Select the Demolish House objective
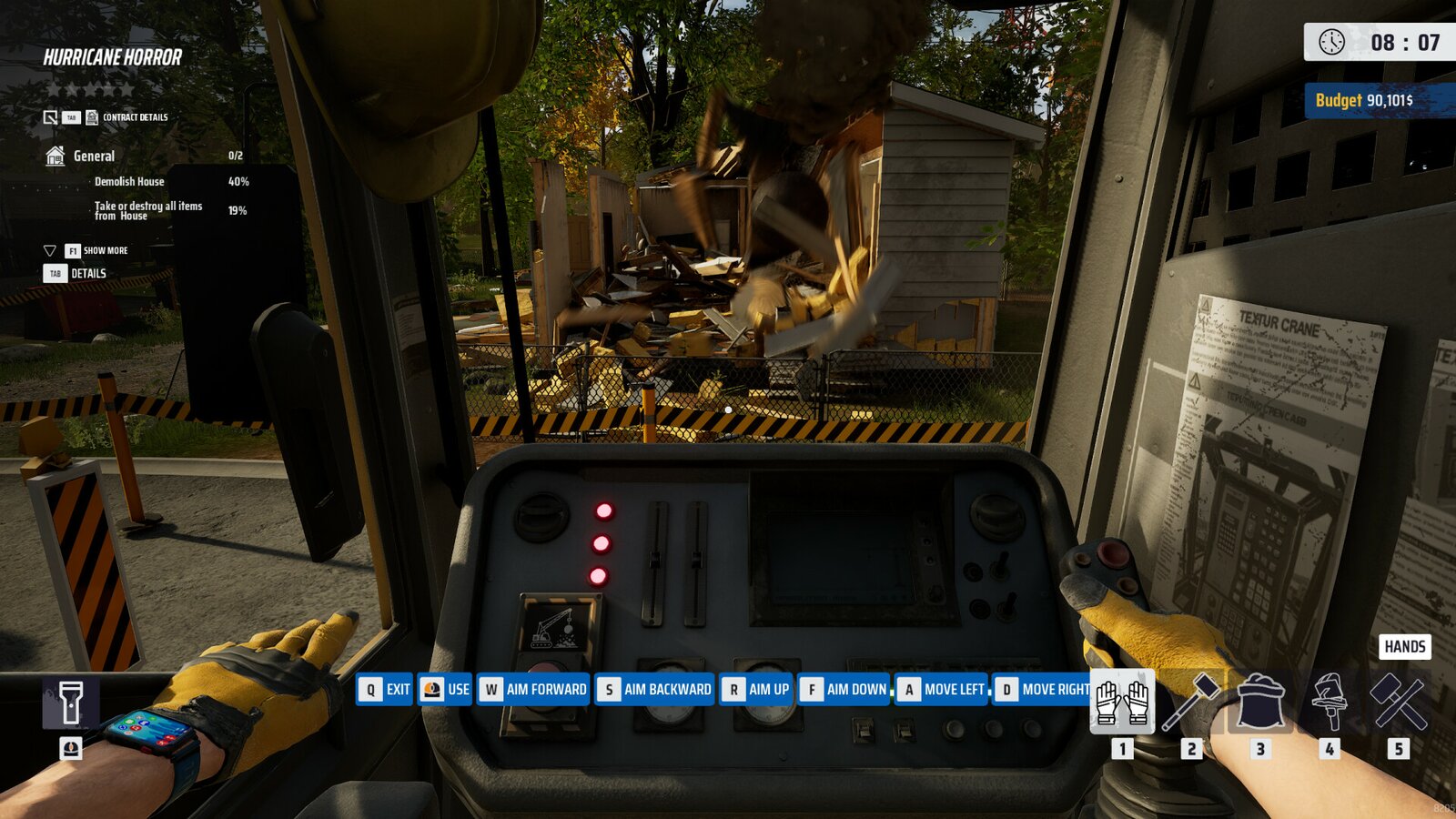Image resolution: width=1456 pixels, height=819 pixels. [x=128, y=181]
